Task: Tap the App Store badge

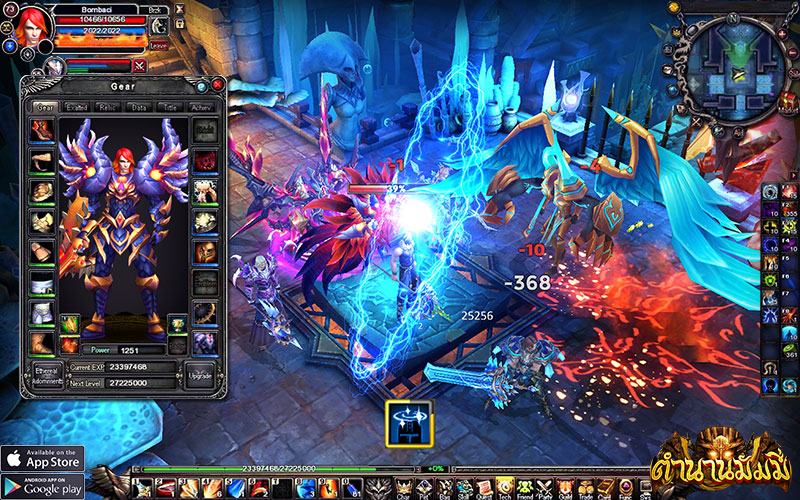Action: (42, 459)
